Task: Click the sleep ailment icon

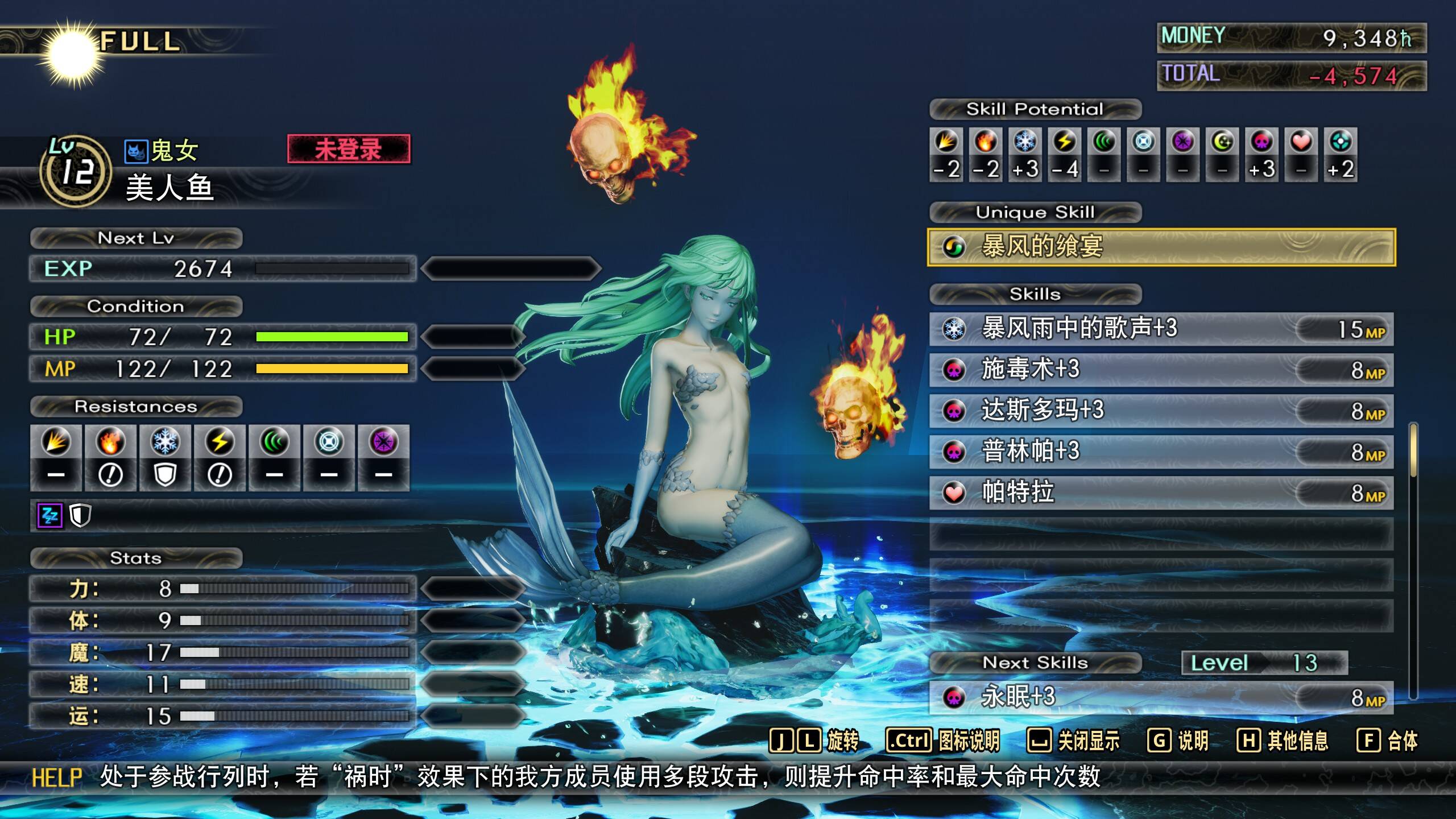Action: coord(49,516)
